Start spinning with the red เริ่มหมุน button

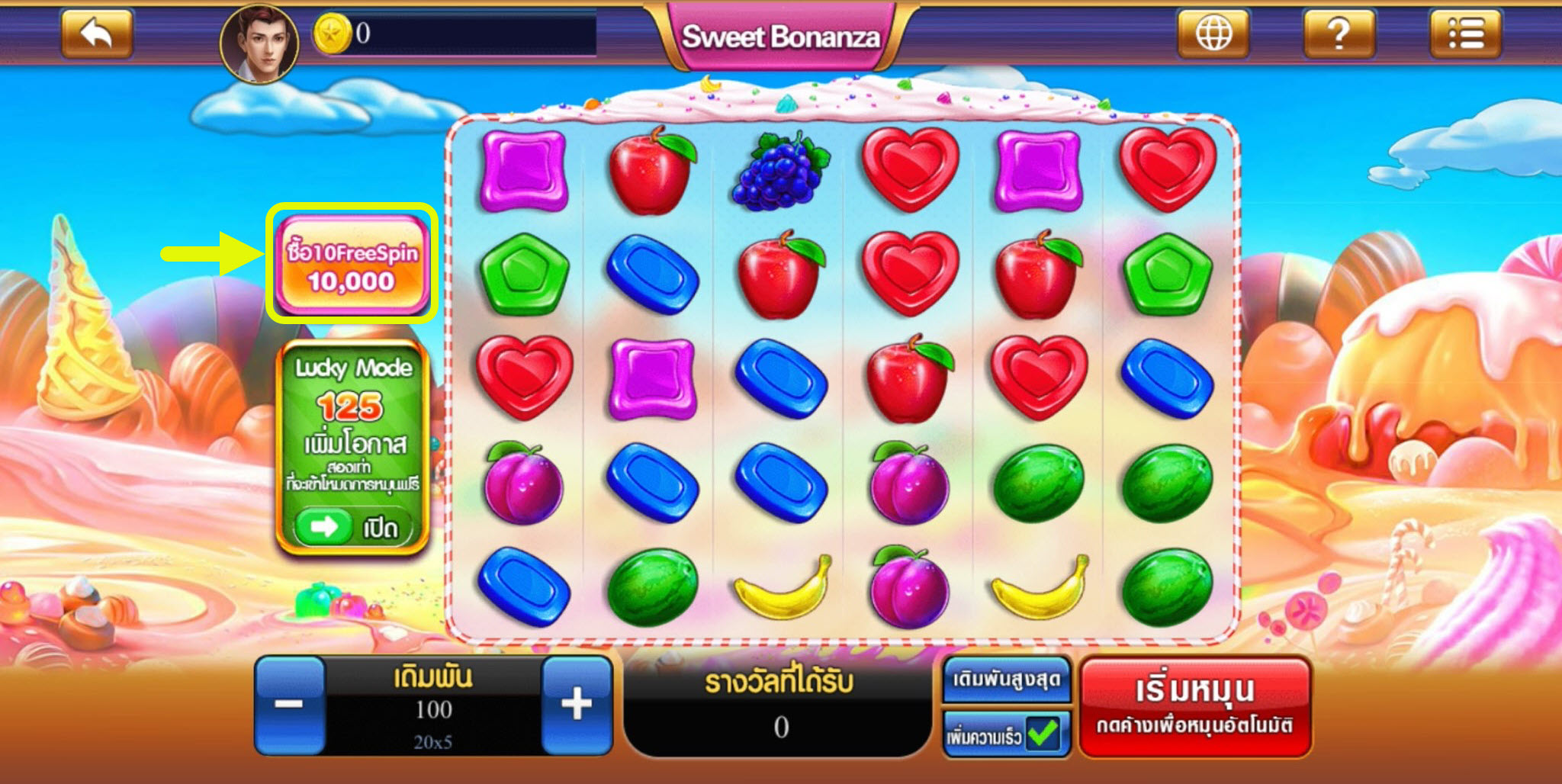1194,706
